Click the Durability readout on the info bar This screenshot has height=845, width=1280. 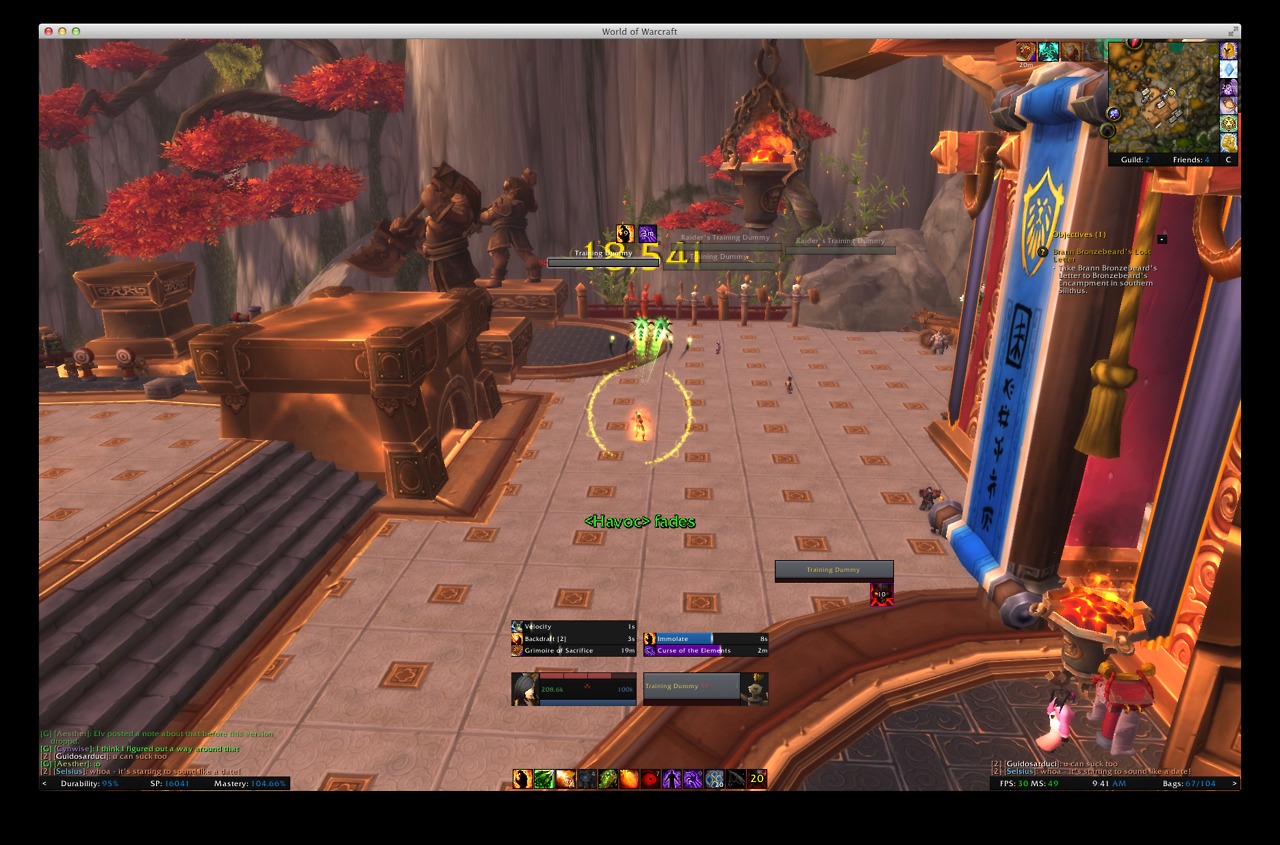tap(90, 783)
